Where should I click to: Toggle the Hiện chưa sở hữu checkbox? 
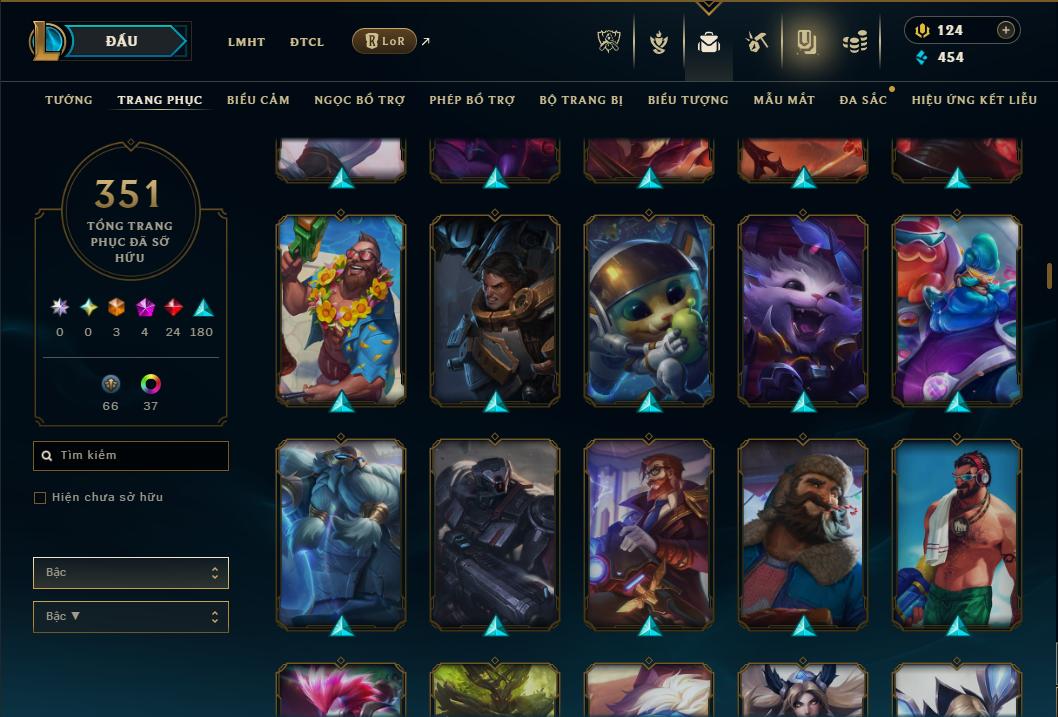coord(40,498)
